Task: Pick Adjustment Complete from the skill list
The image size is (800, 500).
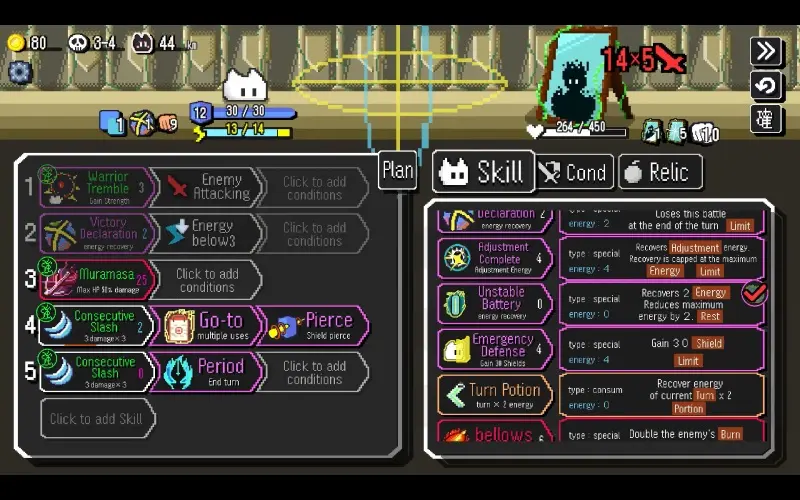Action: (495, 258)
